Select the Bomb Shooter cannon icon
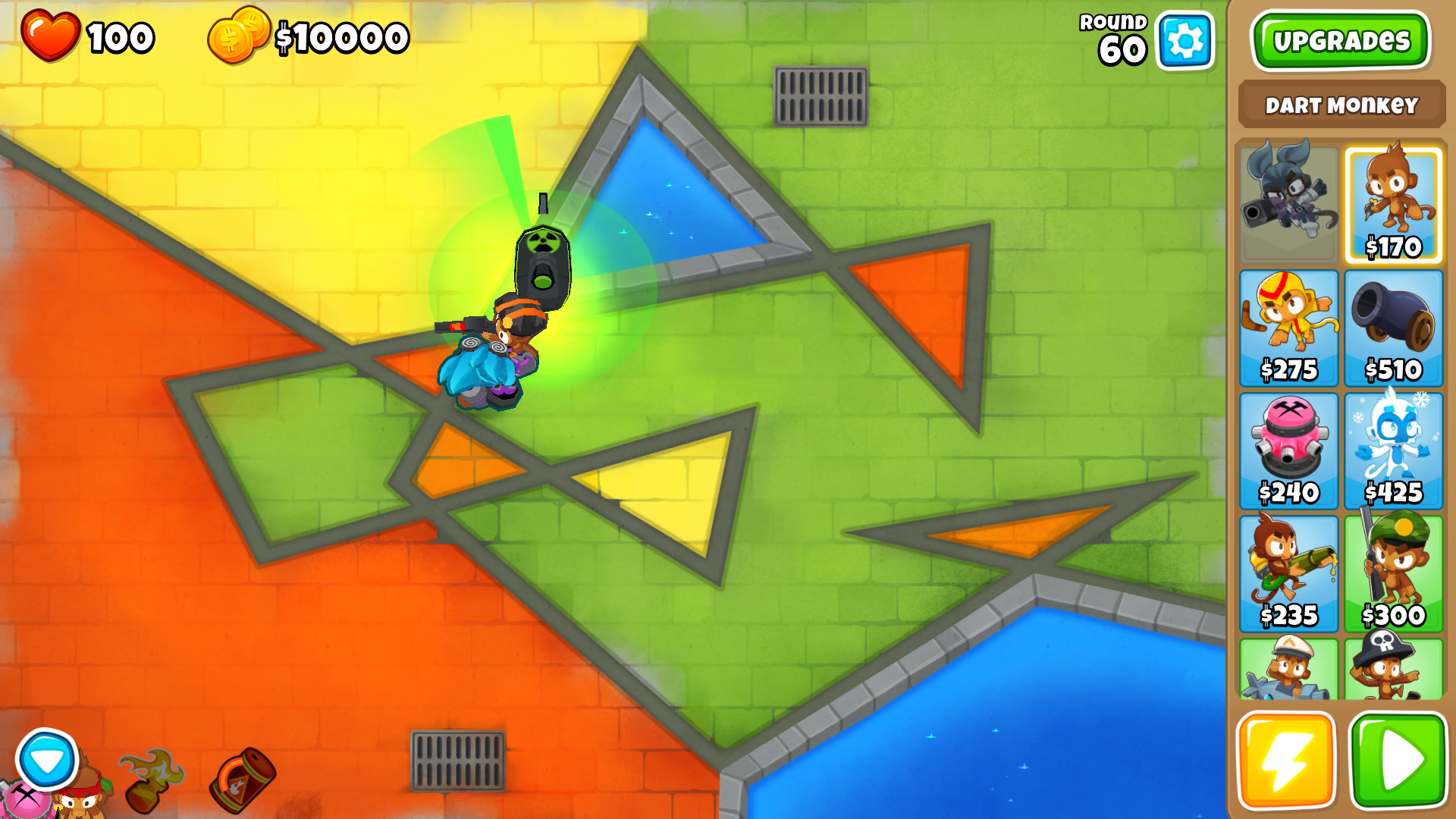The width and height of the screenshot is (1456, 819). tap(1392, 326)
